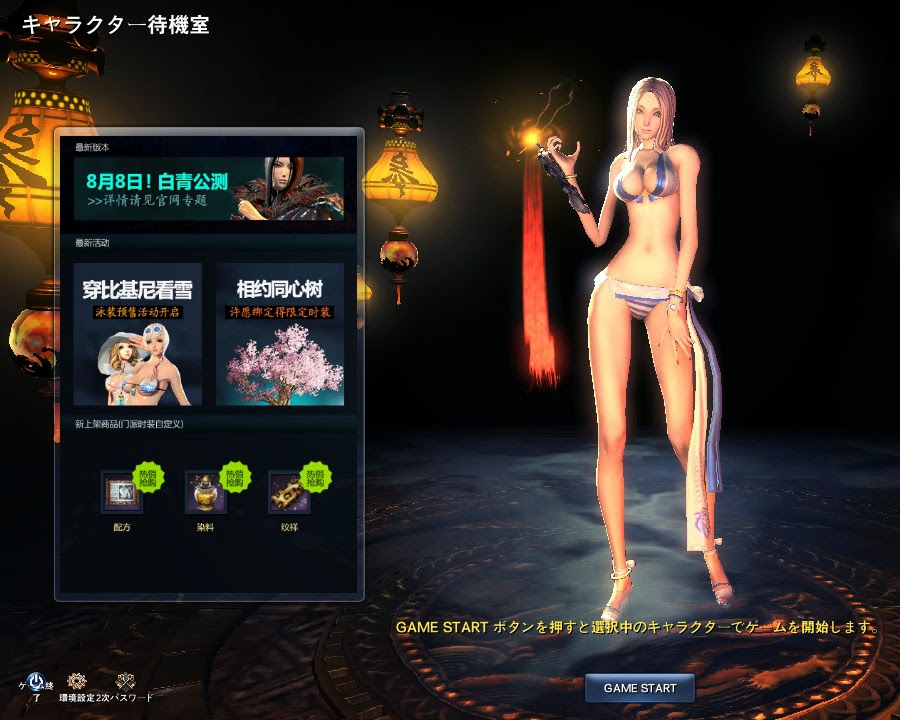This screenshot has width=900, height=720.
Task: Open the 8月8日 白青公测 news banner
Action: coord(208,188)
